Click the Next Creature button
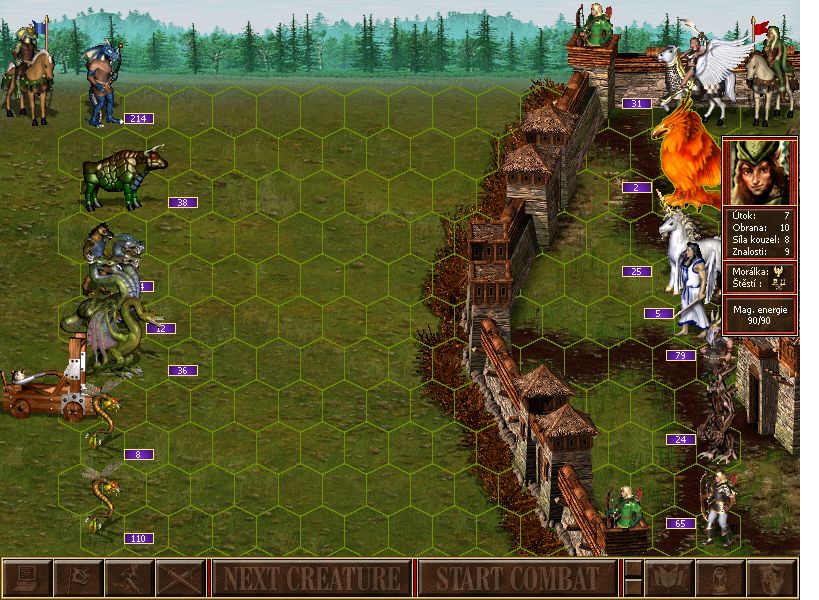Image resolution: width=819 pixels, height=600 pixels. 311,578
